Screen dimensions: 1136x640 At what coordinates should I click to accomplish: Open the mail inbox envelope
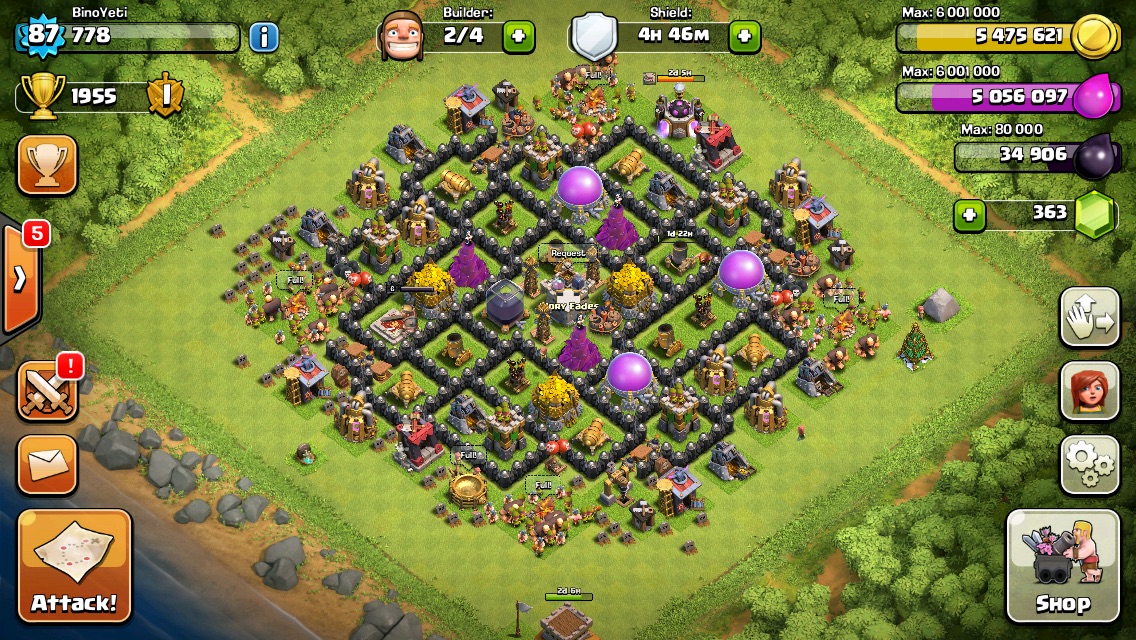(x=47, y=464)
